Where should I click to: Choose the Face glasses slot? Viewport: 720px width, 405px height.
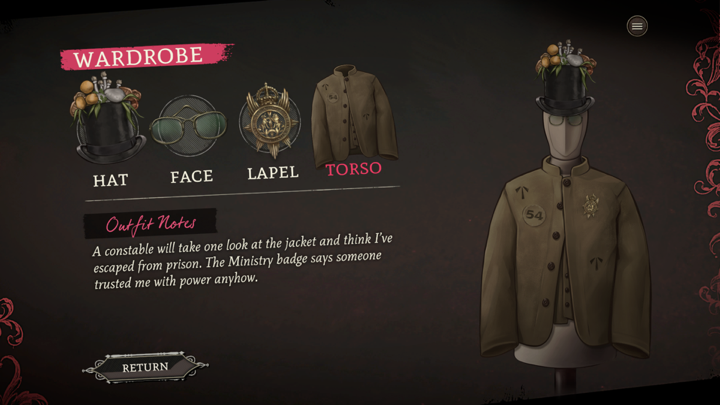(190, 128)
